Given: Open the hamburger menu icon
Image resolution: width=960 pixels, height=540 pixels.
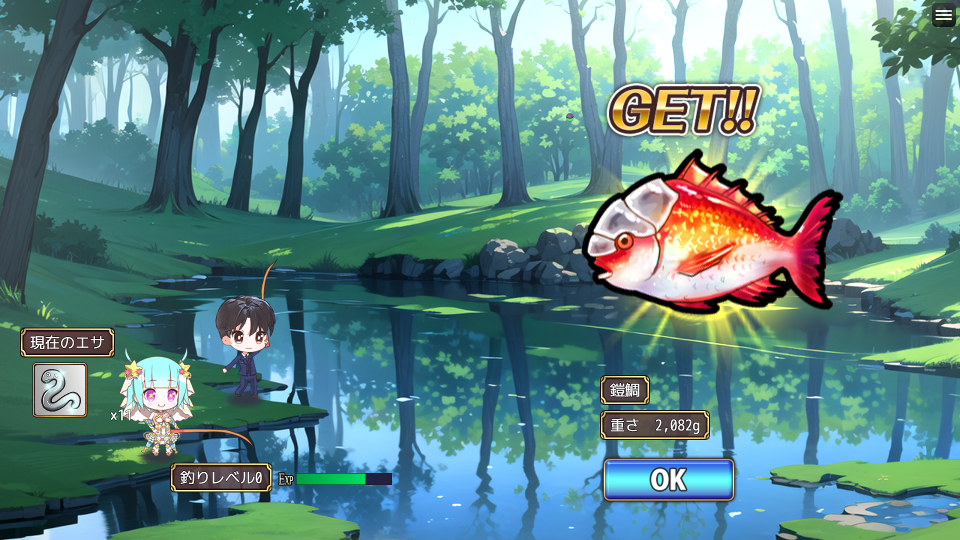Looking at the screenshot, I should point(944,15).
